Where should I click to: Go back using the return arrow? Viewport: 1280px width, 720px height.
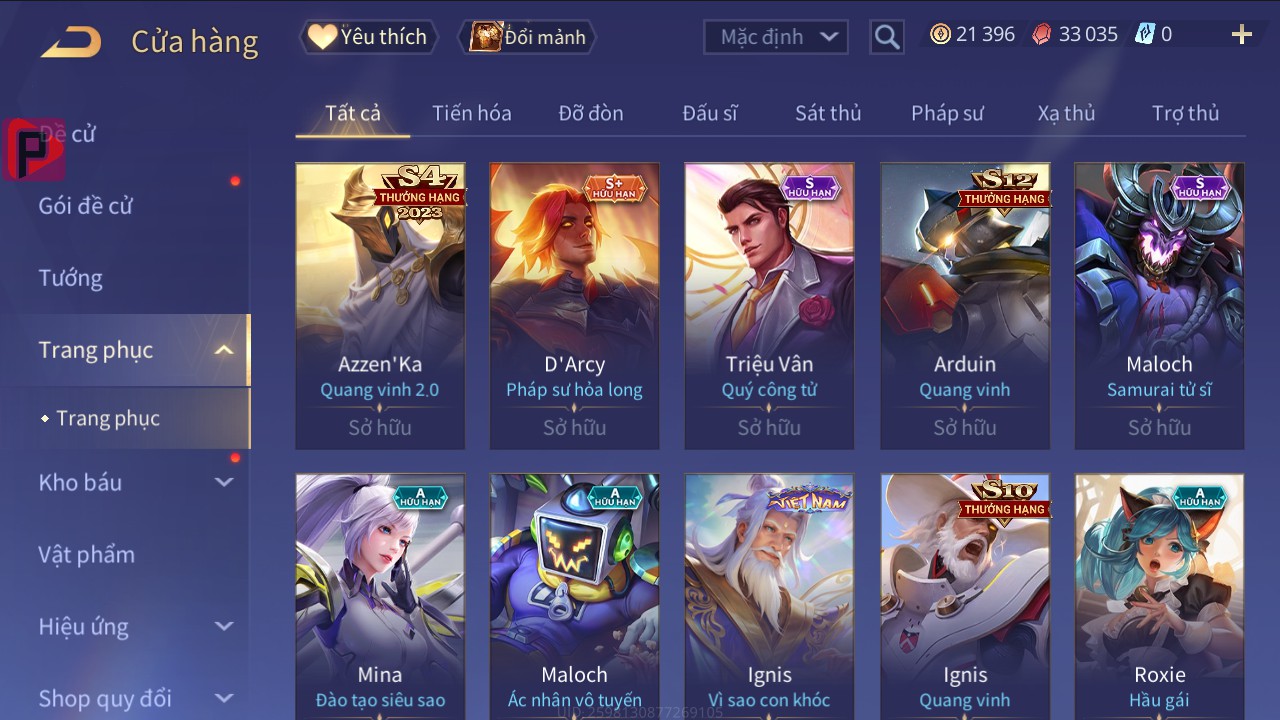[71, 42]
